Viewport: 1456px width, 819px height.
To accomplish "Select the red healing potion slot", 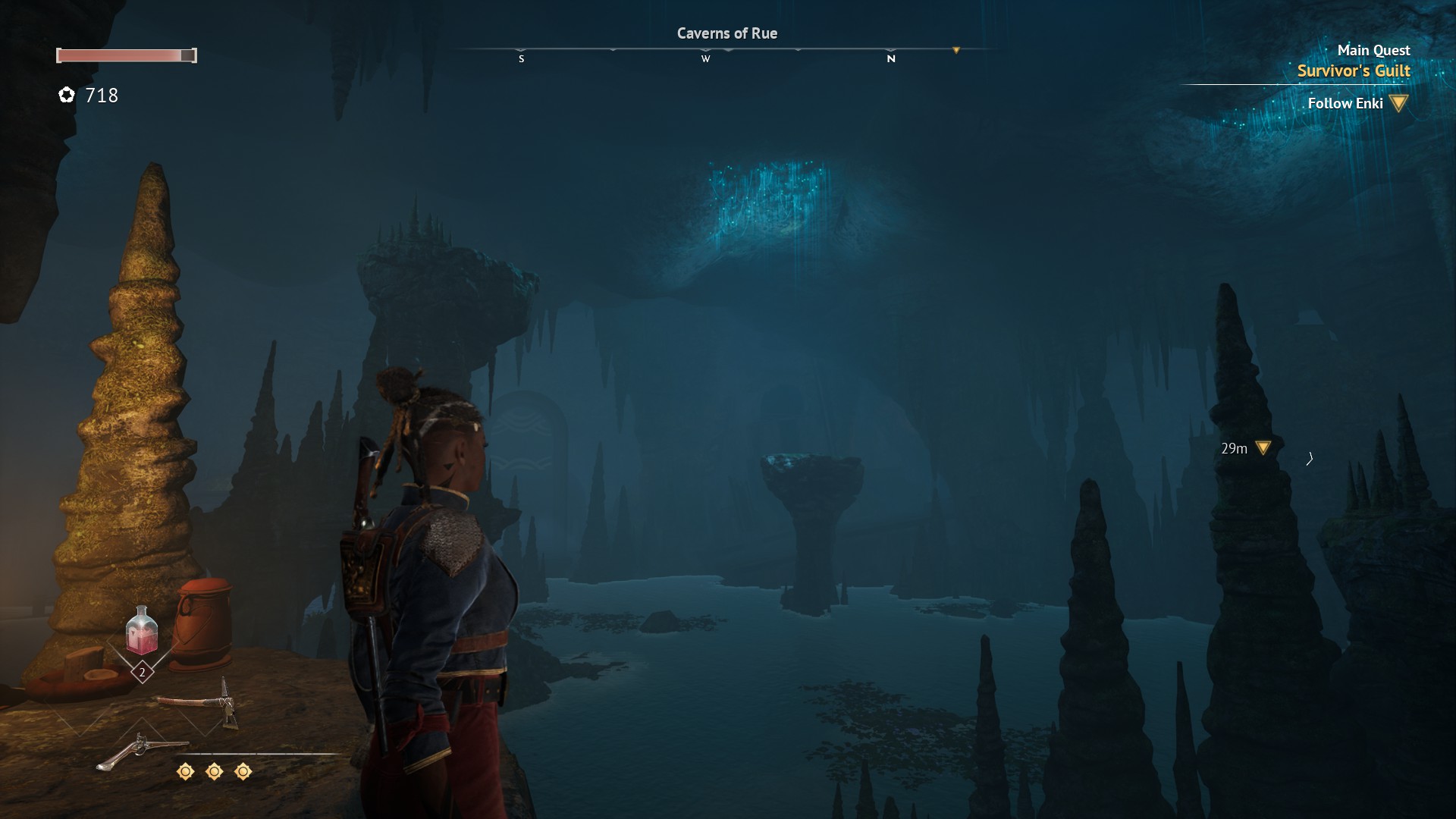I will 142,631.
